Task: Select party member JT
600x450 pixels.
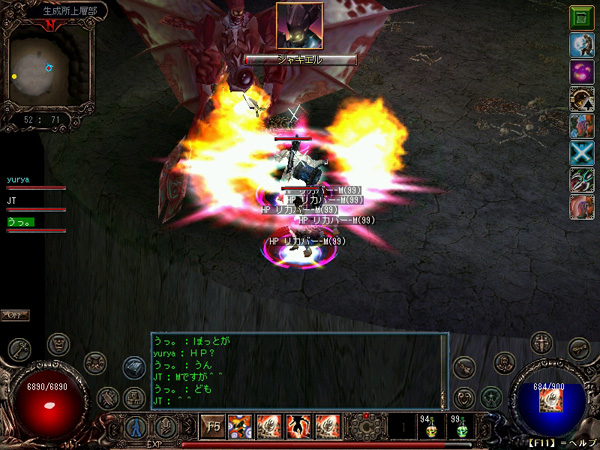Action: pyautogui.click(x=12, y=201)
